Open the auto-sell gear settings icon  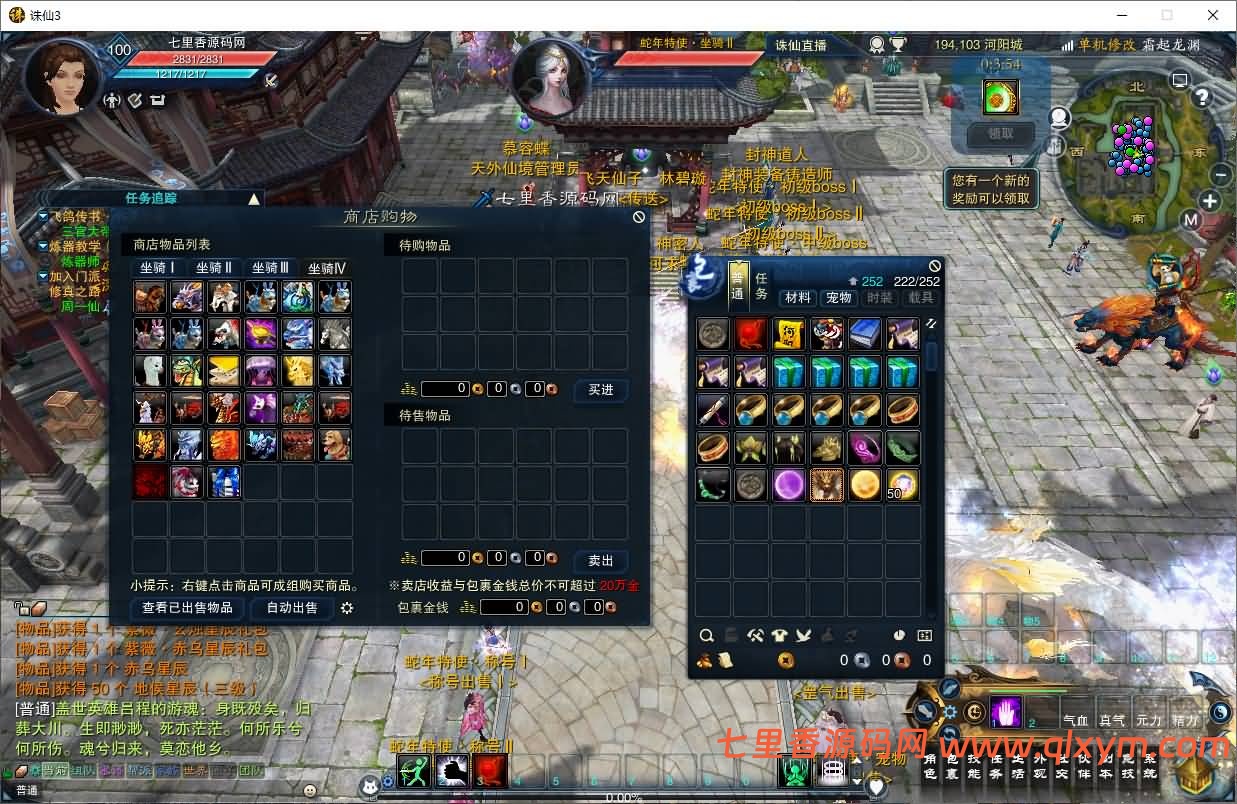pyautogui.click(x=347, y=608)
